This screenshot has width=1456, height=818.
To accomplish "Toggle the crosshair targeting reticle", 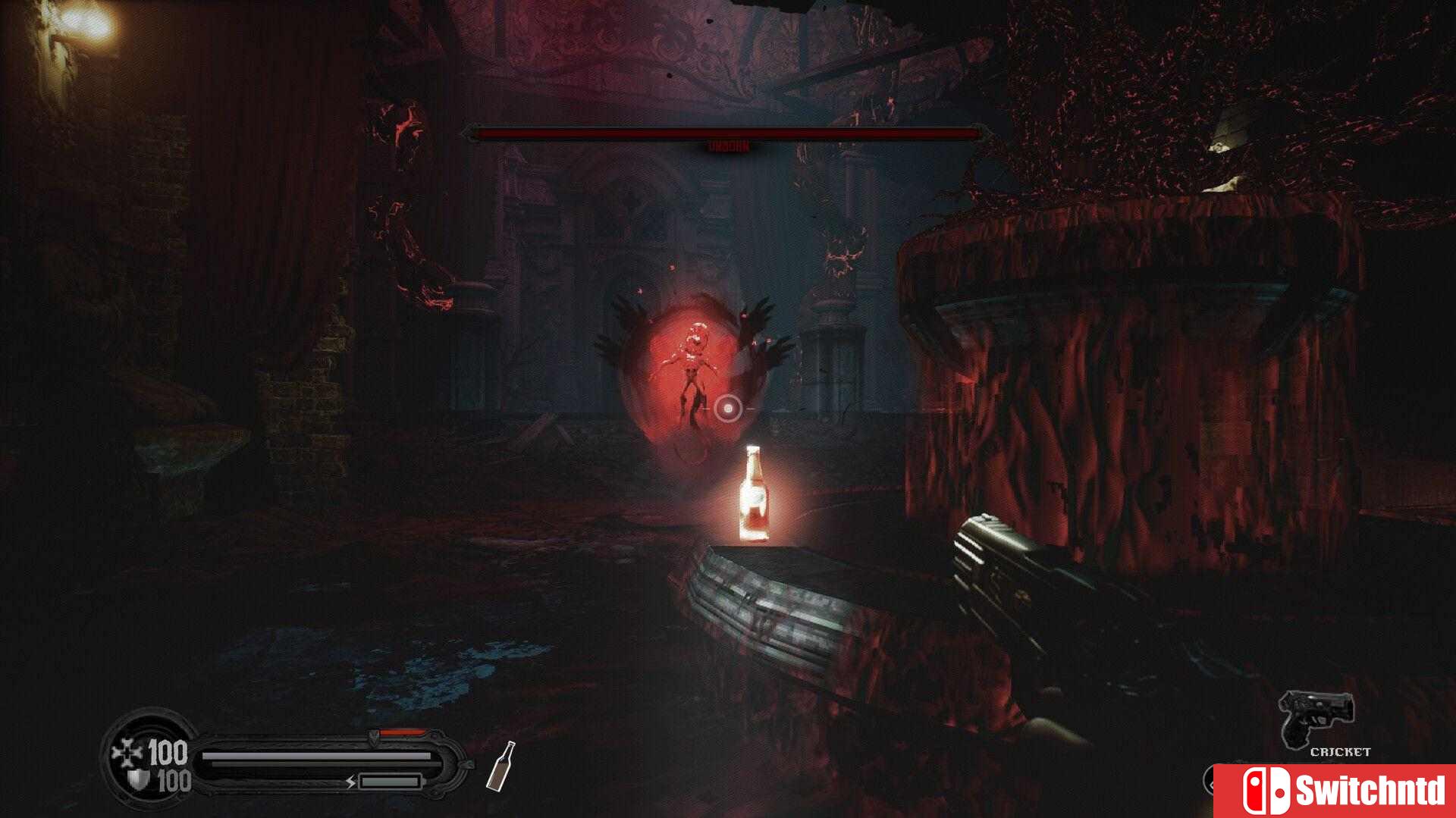I will pyautogui.click(x=728, y=409).
